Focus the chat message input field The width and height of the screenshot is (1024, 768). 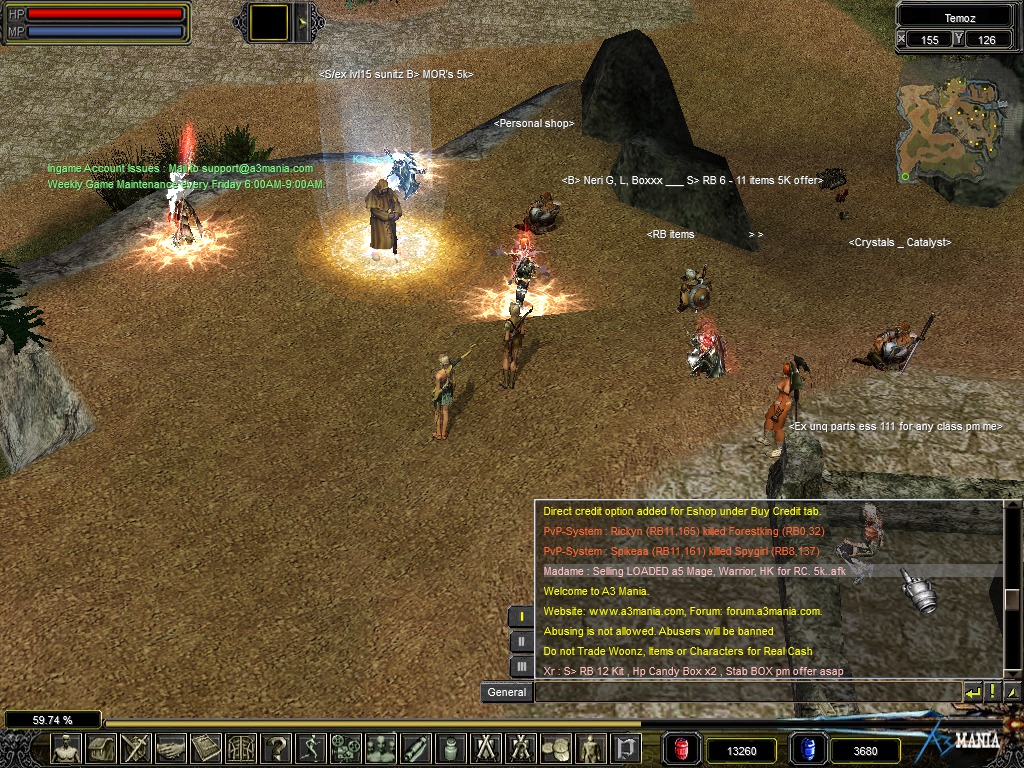[x=745, y=692]
